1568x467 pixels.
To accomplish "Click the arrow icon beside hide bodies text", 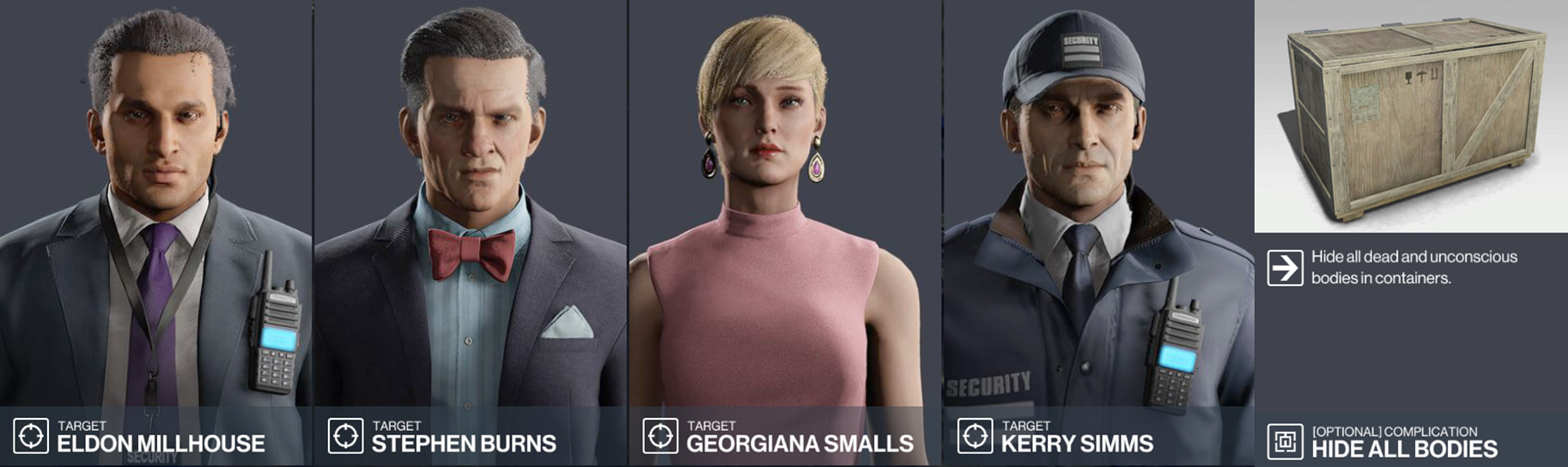I will click(x=1285, y=268).
